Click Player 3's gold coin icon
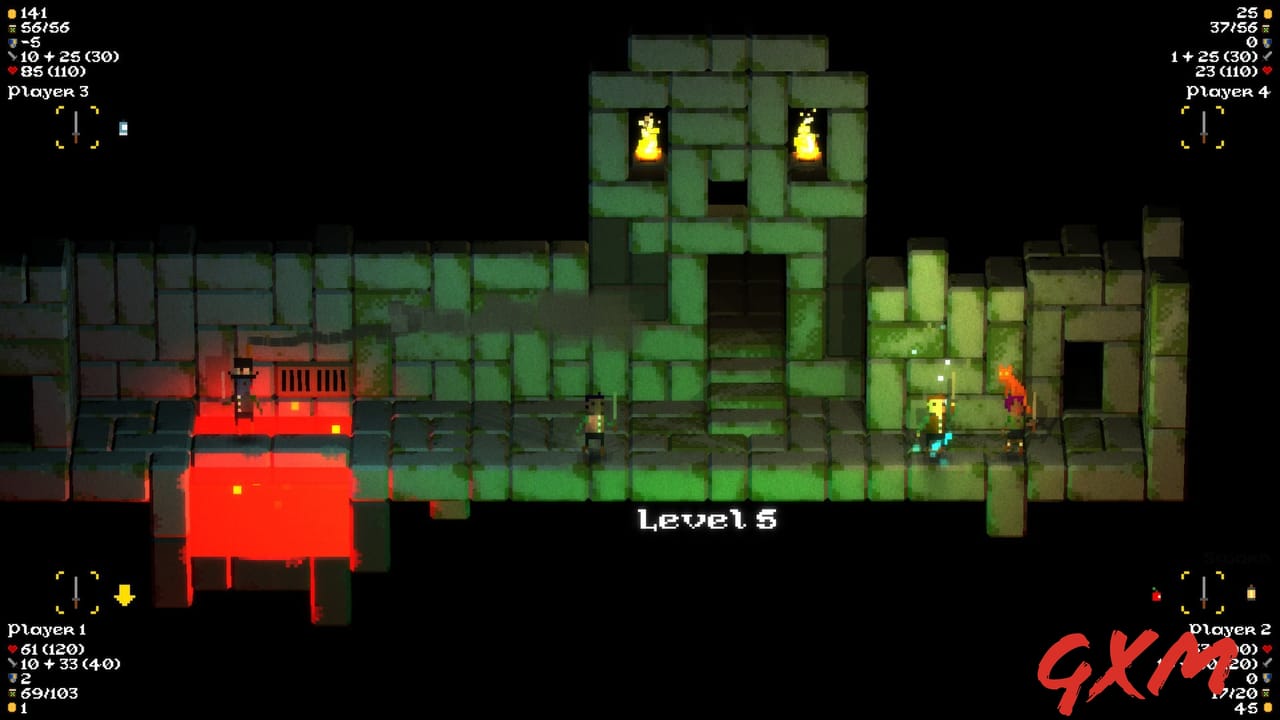1280x720 pixels. pyautogui.click(x=14, y=11)
